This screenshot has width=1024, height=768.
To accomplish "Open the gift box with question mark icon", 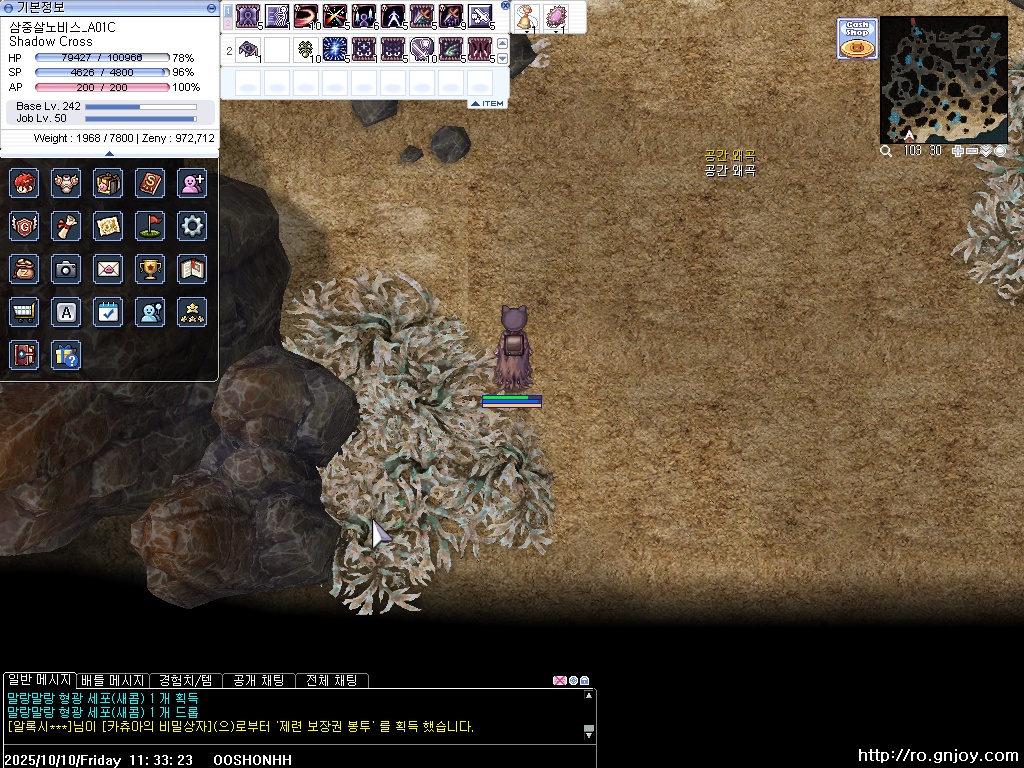I will click(66, 355).
